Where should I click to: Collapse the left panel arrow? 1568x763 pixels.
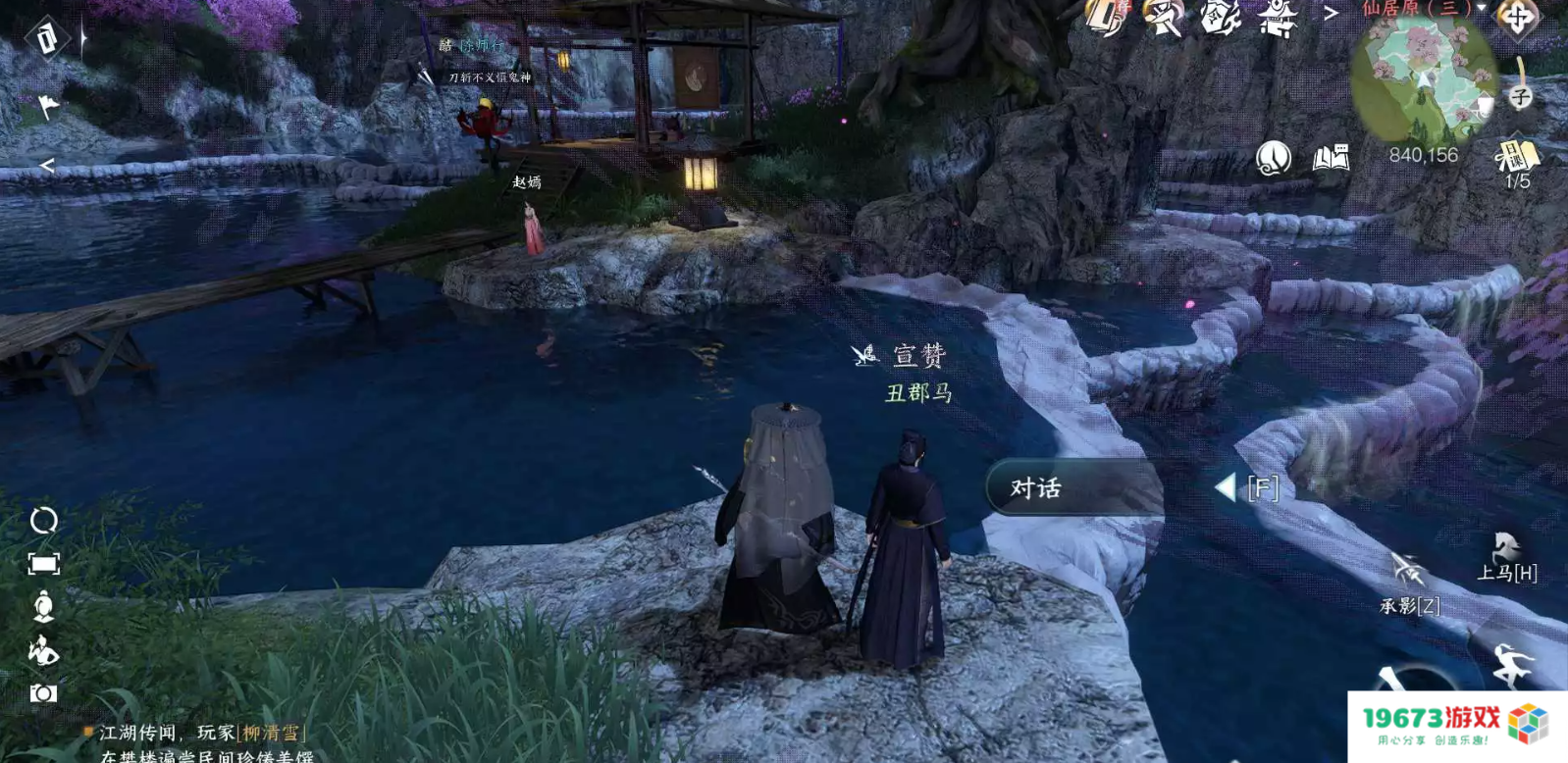click(46, 166)
